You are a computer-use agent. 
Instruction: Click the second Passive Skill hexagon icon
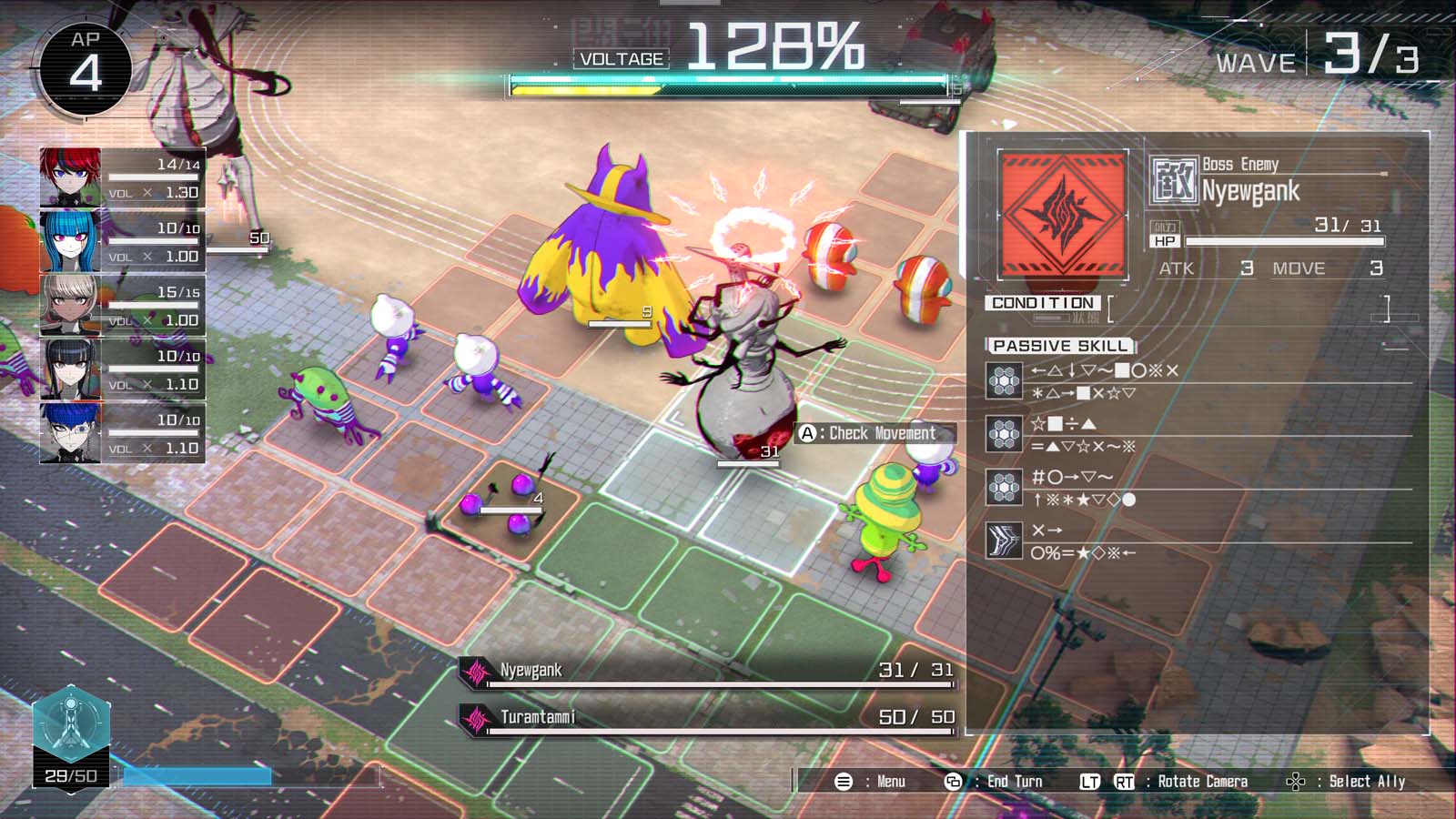click(1004, 435)
